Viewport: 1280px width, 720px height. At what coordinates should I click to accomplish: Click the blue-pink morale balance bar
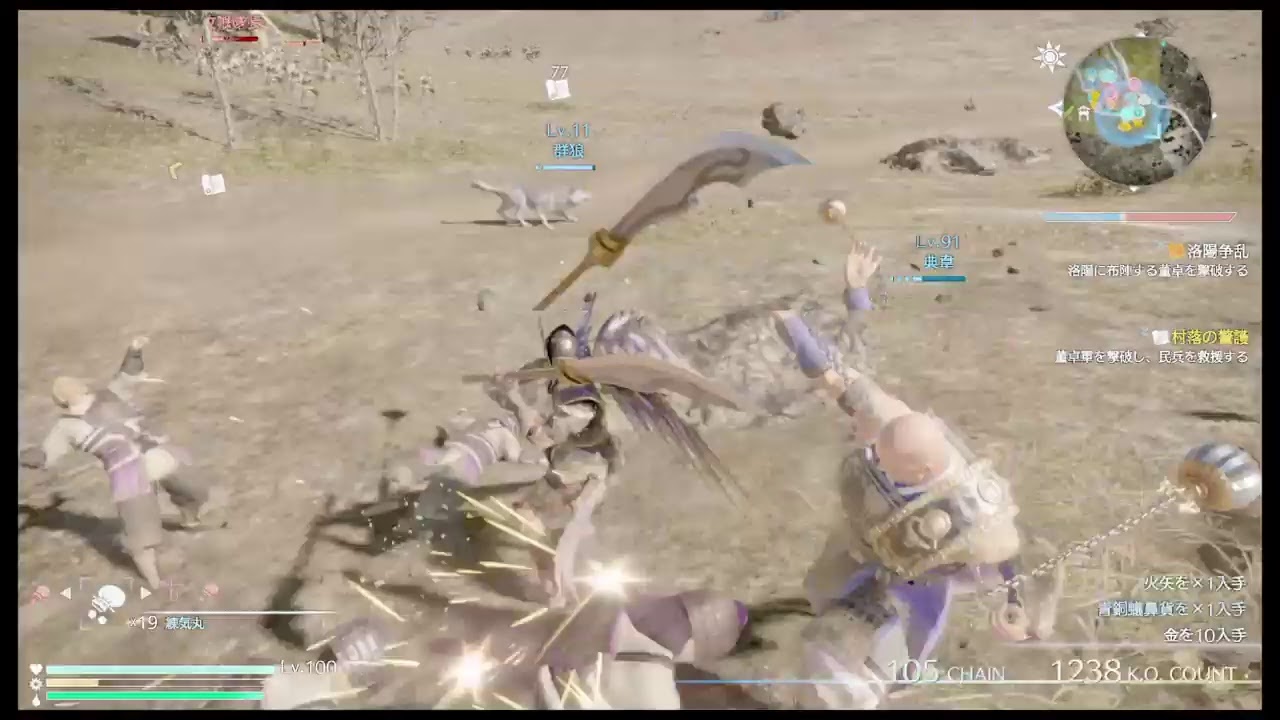(1140, 216)
